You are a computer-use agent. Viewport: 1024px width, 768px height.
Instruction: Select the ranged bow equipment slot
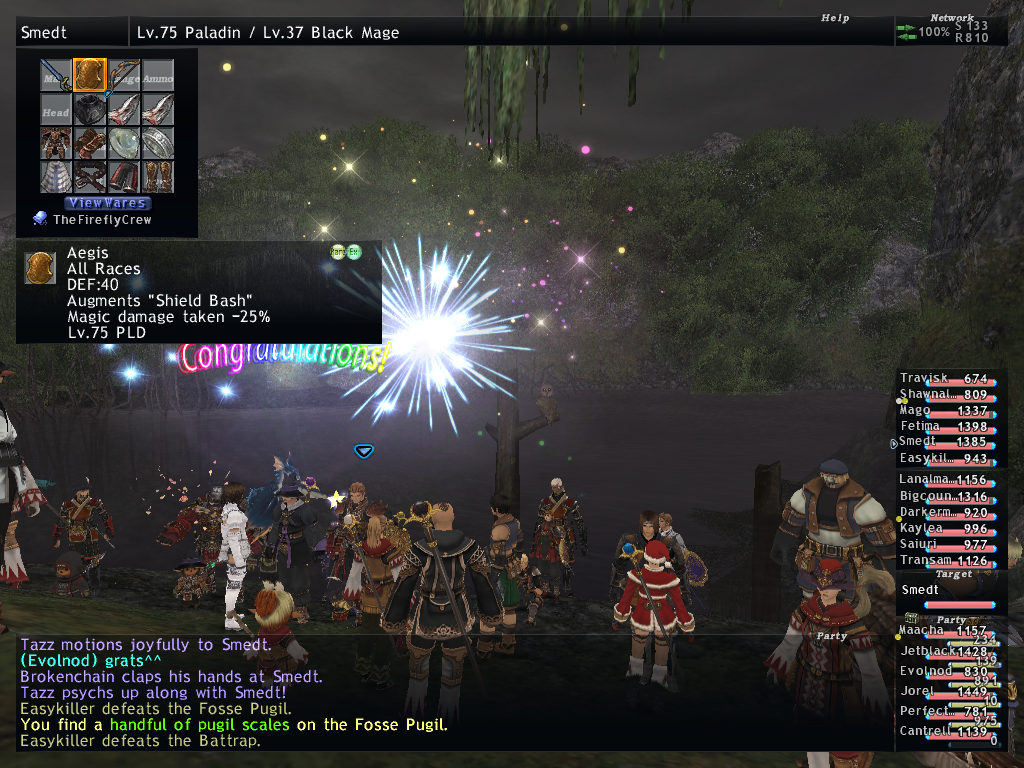pyautogui.click(x=123, y=75)
